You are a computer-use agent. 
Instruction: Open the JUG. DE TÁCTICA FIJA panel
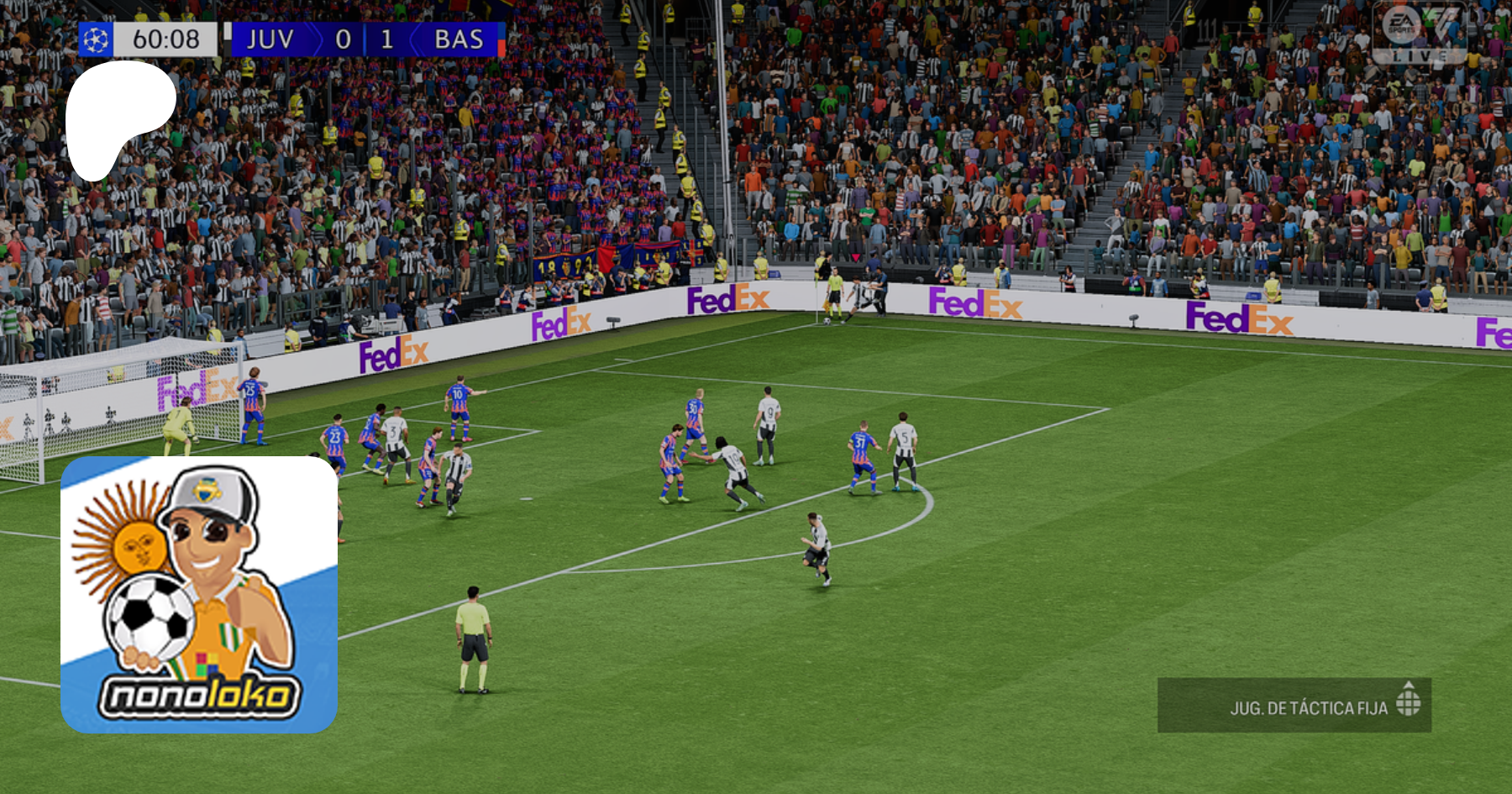1294,705
